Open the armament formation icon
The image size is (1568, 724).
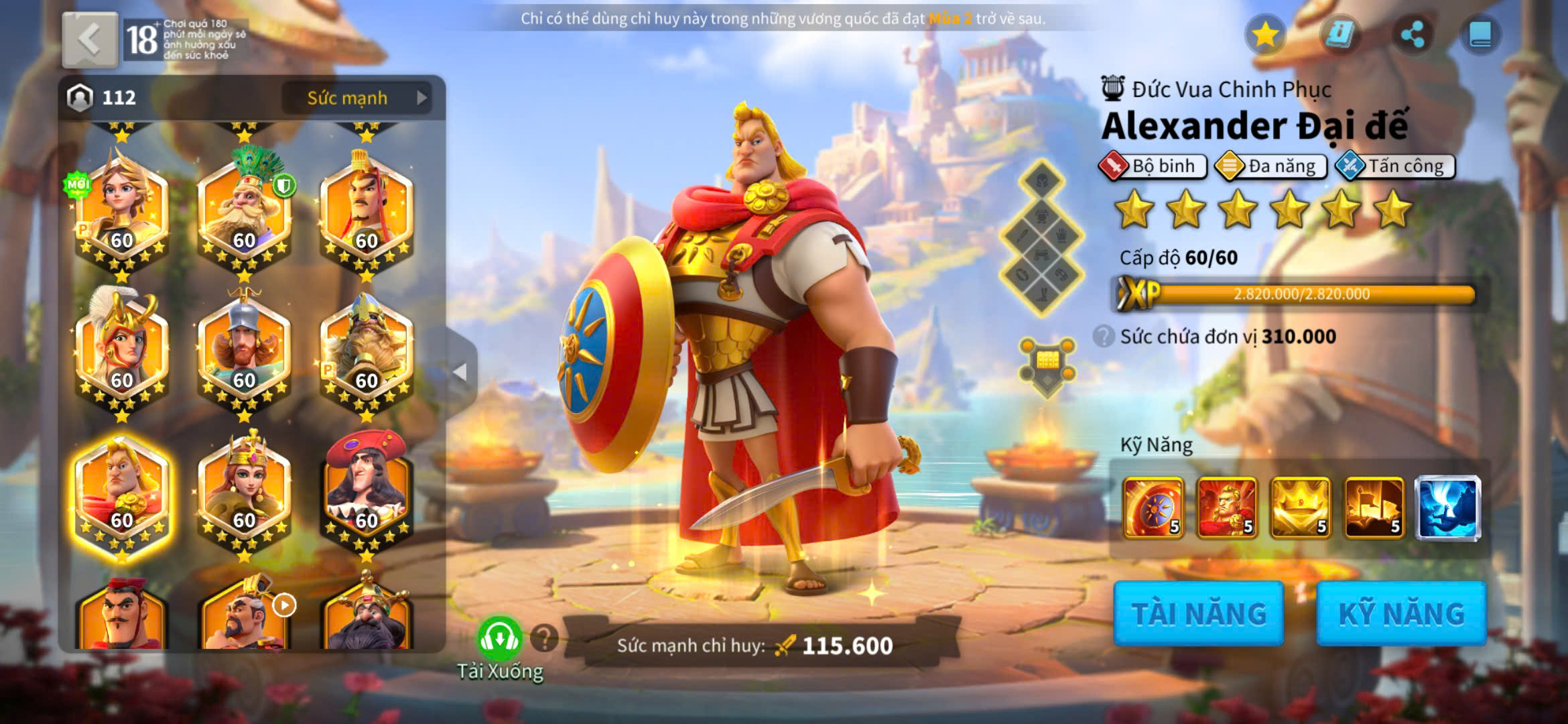(1047, 365)
